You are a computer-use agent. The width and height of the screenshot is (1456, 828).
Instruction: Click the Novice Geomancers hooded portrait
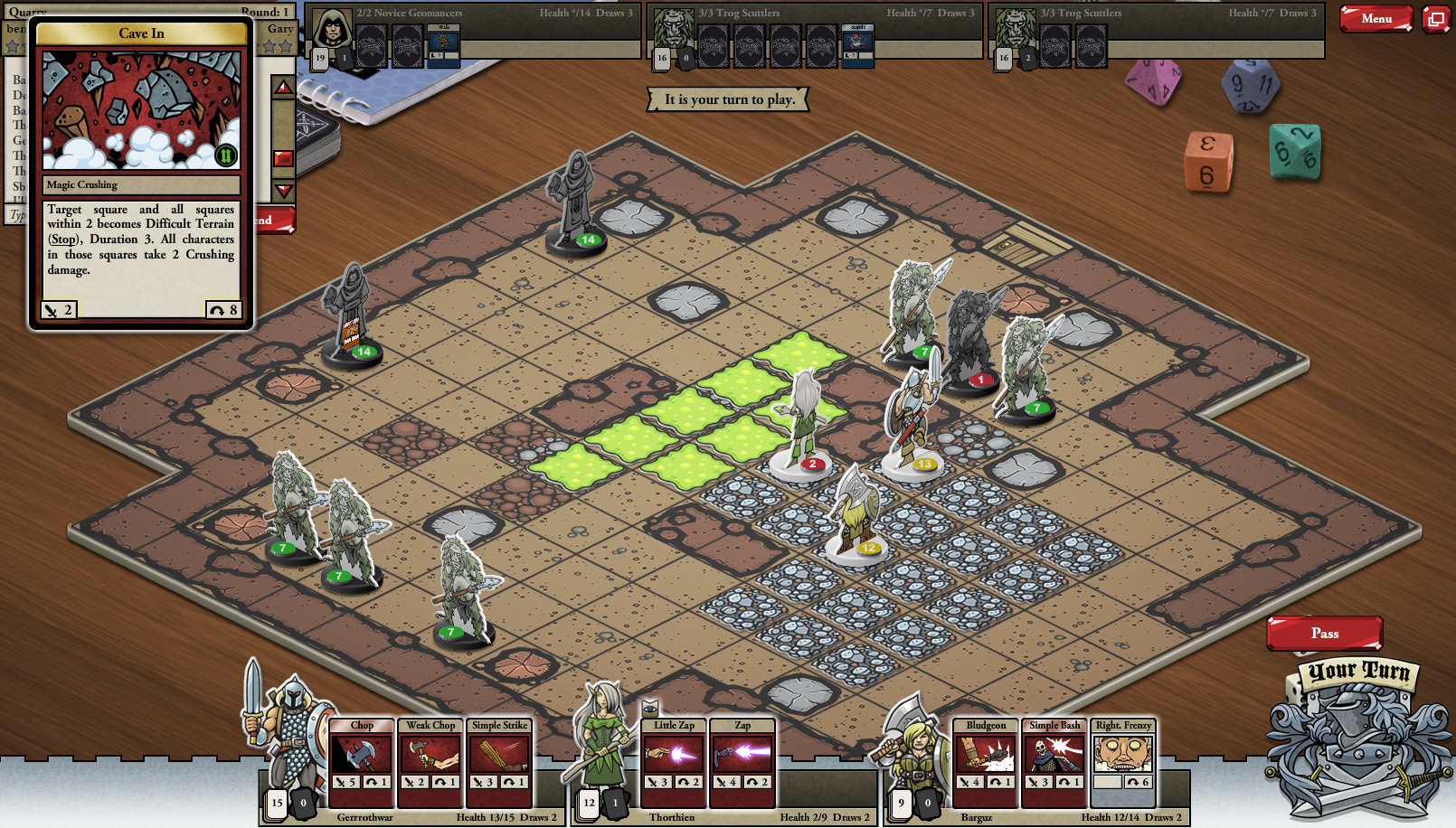(332, 31)
